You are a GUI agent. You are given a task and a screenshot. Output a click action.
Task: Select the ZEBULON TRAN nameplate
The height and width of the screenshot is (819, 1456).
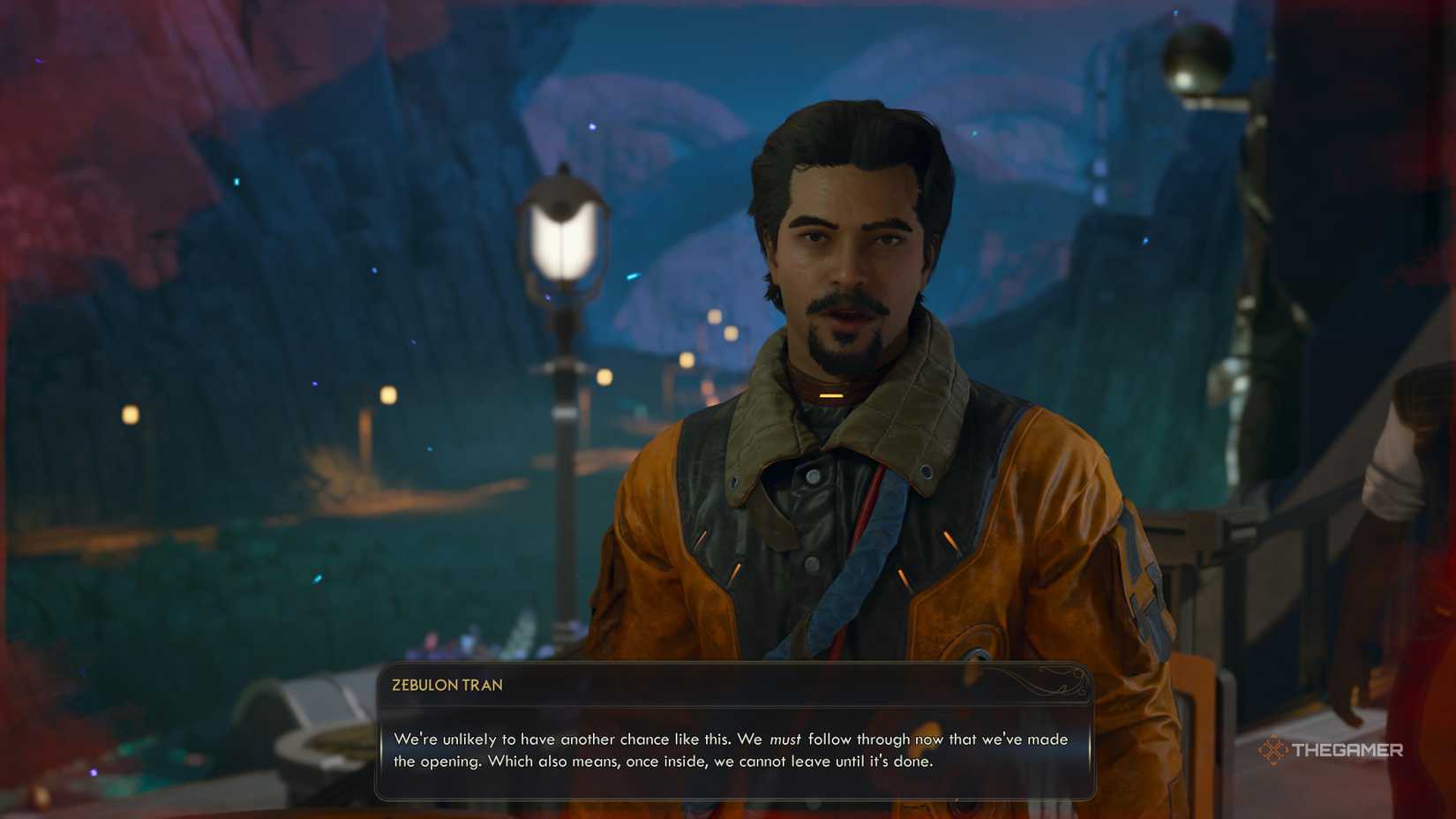click(x=446, y=685)
